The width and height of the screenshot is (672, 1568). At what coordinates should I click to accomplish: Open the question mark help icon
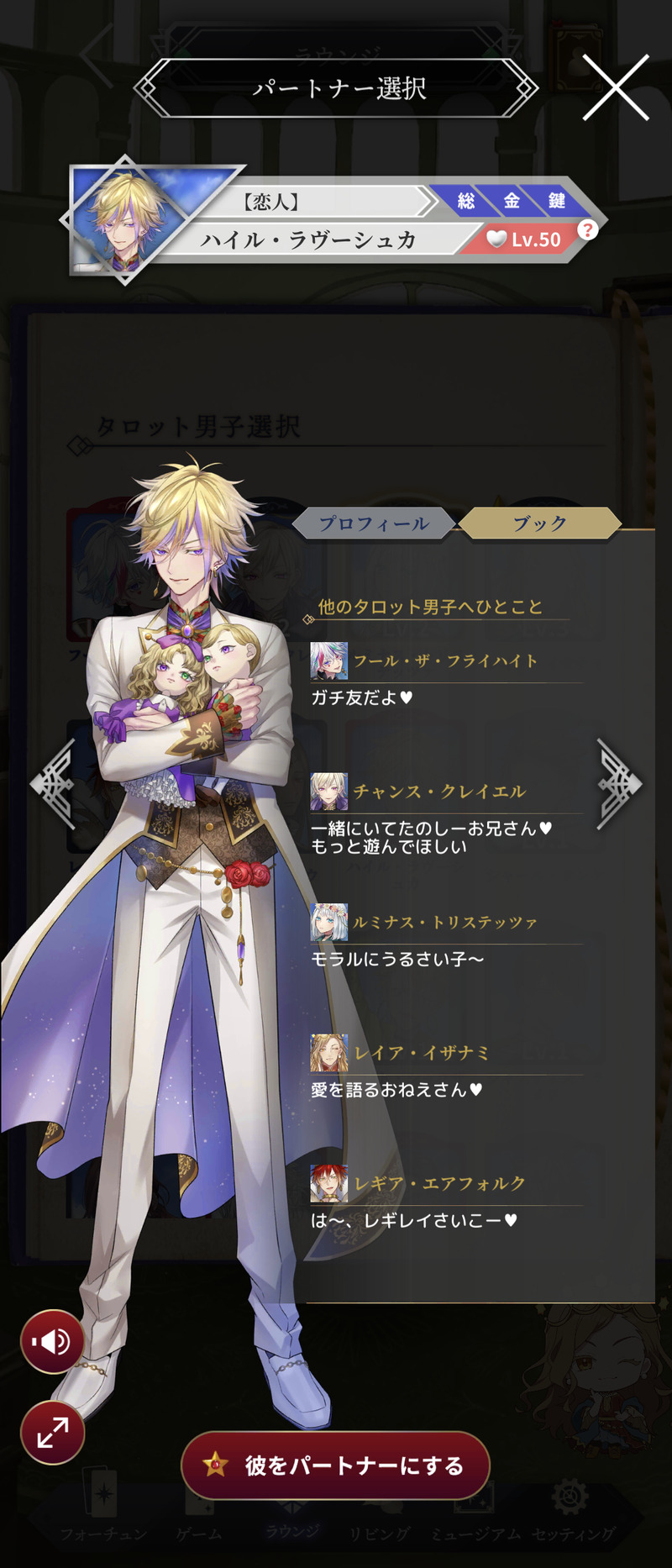pyautogui.click(x=588, y=229)
